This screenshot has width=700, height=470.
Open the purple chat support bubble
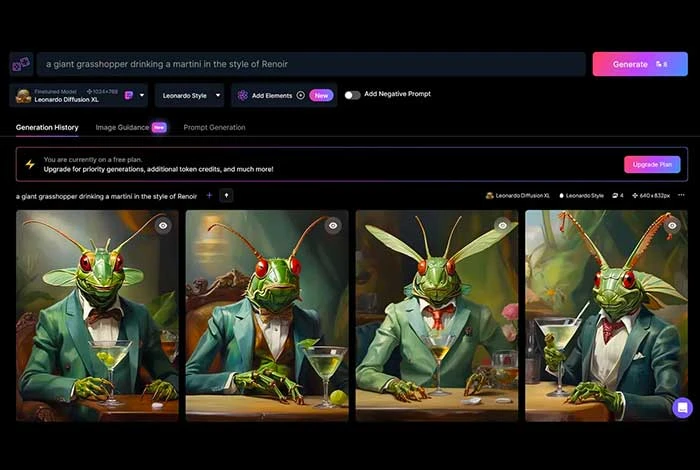[x=682, y=407]
